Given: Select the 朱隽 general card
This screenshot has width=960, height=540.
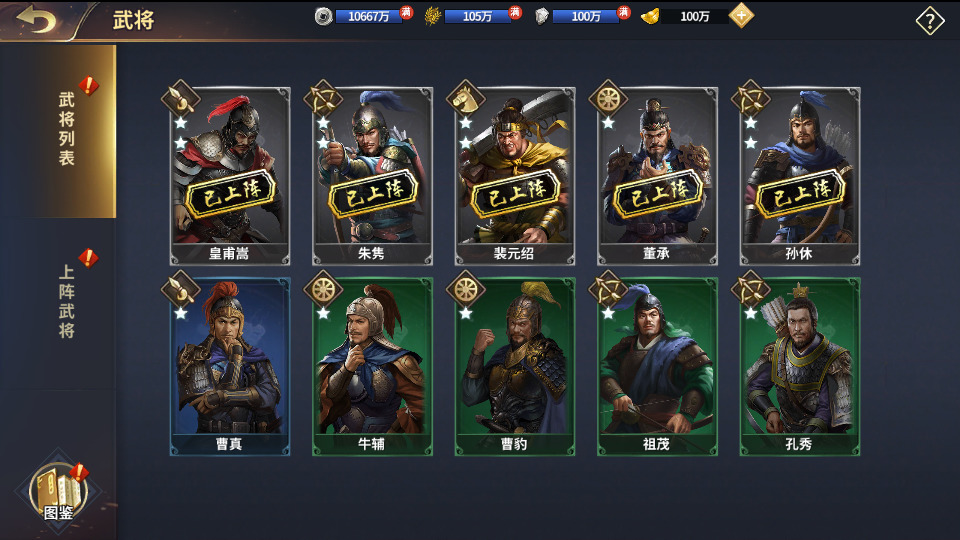Looking at the screenshot, I should tap(372, 175).
